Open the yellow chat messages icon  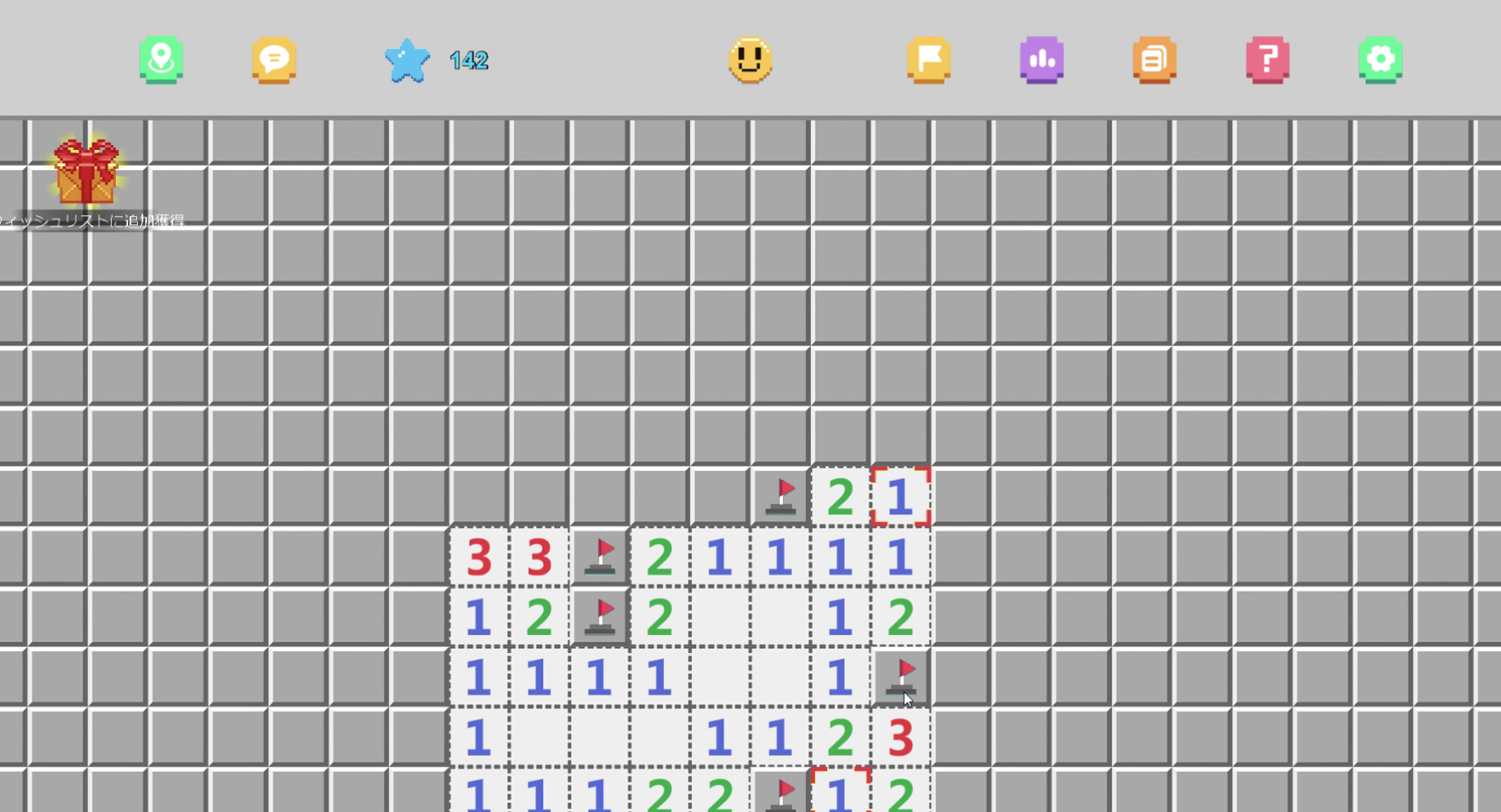click(x=274, y=60)
